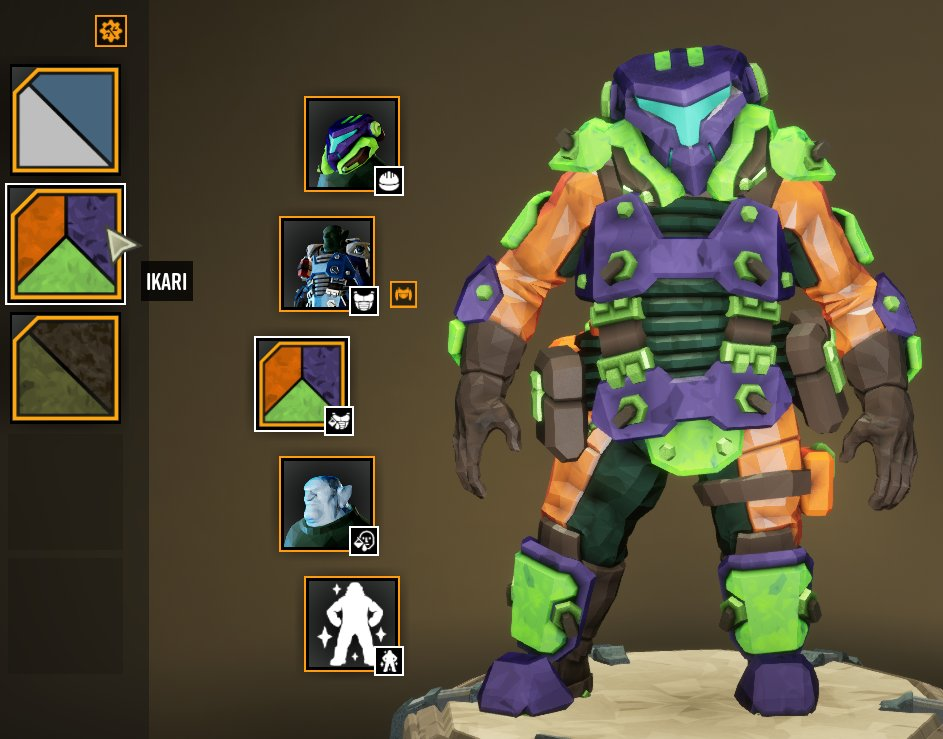
Task: Pick the olive and brown camo paintjob
Action: click(66, 367)
